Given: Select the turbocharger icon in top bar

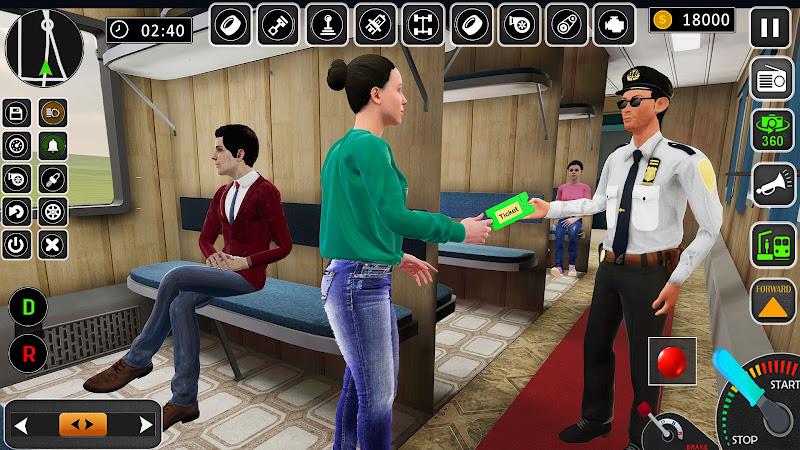Looking at the screenshot, I should 519,24.
